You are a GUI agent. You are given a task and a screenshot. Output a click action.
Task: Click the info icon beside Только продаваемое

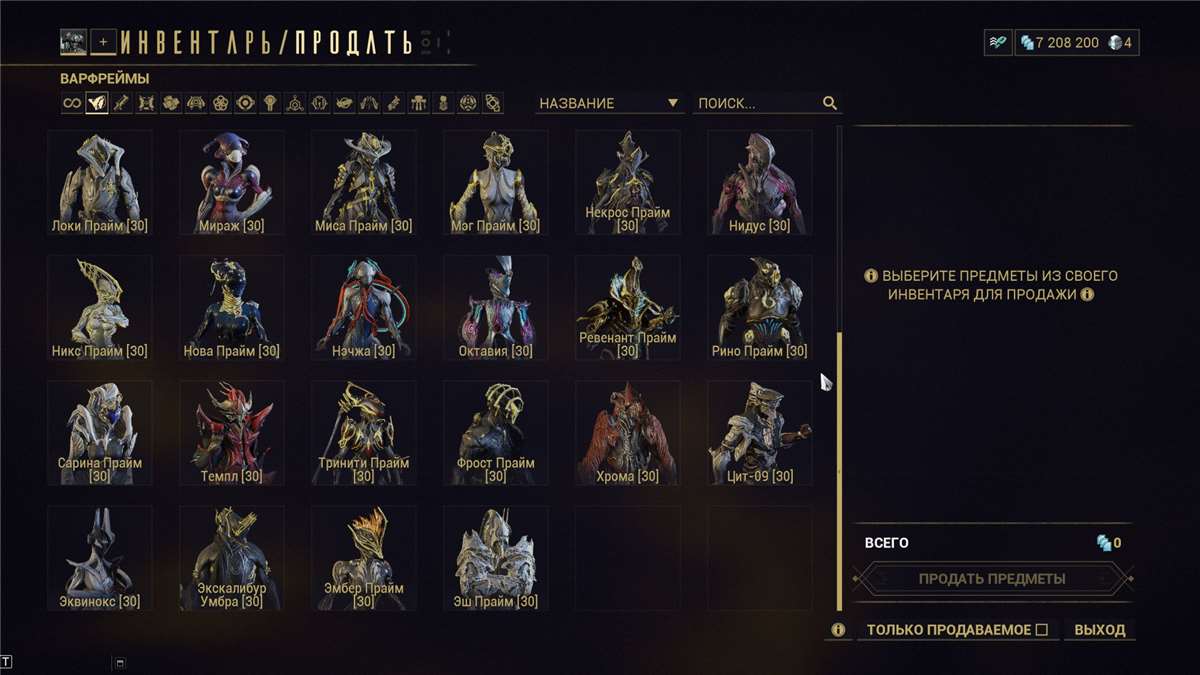click(x=838, y=630)
